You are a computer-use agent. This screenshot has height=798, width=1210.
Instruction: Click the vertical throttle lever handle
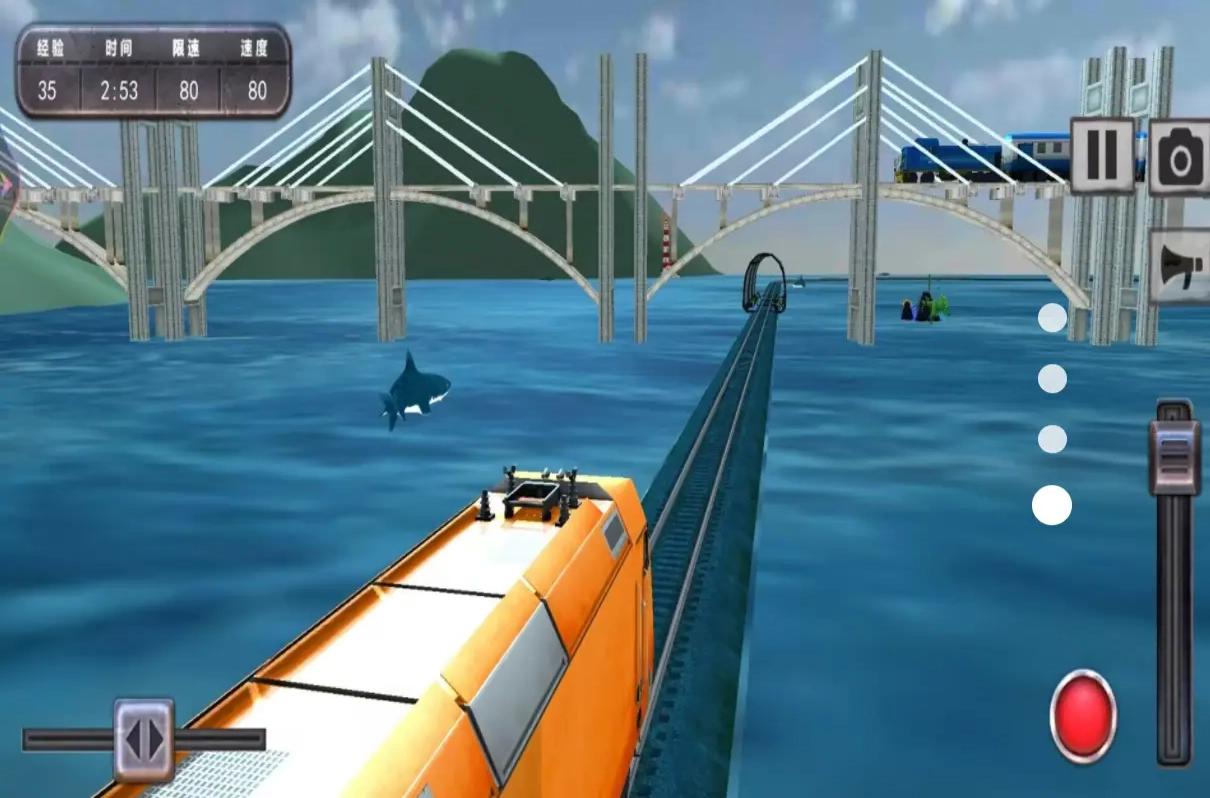(1174, 456)
